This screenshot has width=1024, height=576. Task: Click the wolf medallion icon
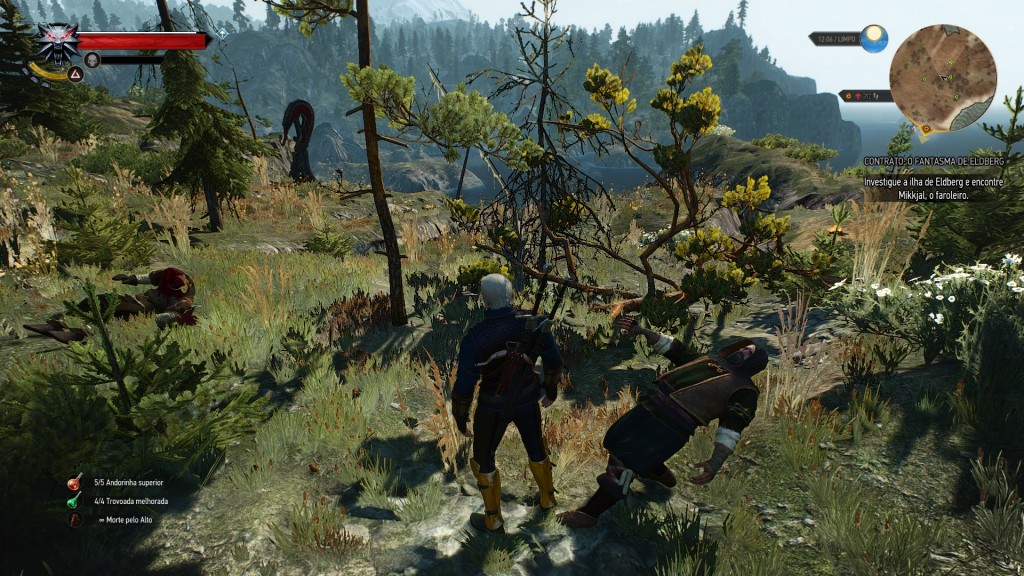pyautogui.click(x=58, y=42)
